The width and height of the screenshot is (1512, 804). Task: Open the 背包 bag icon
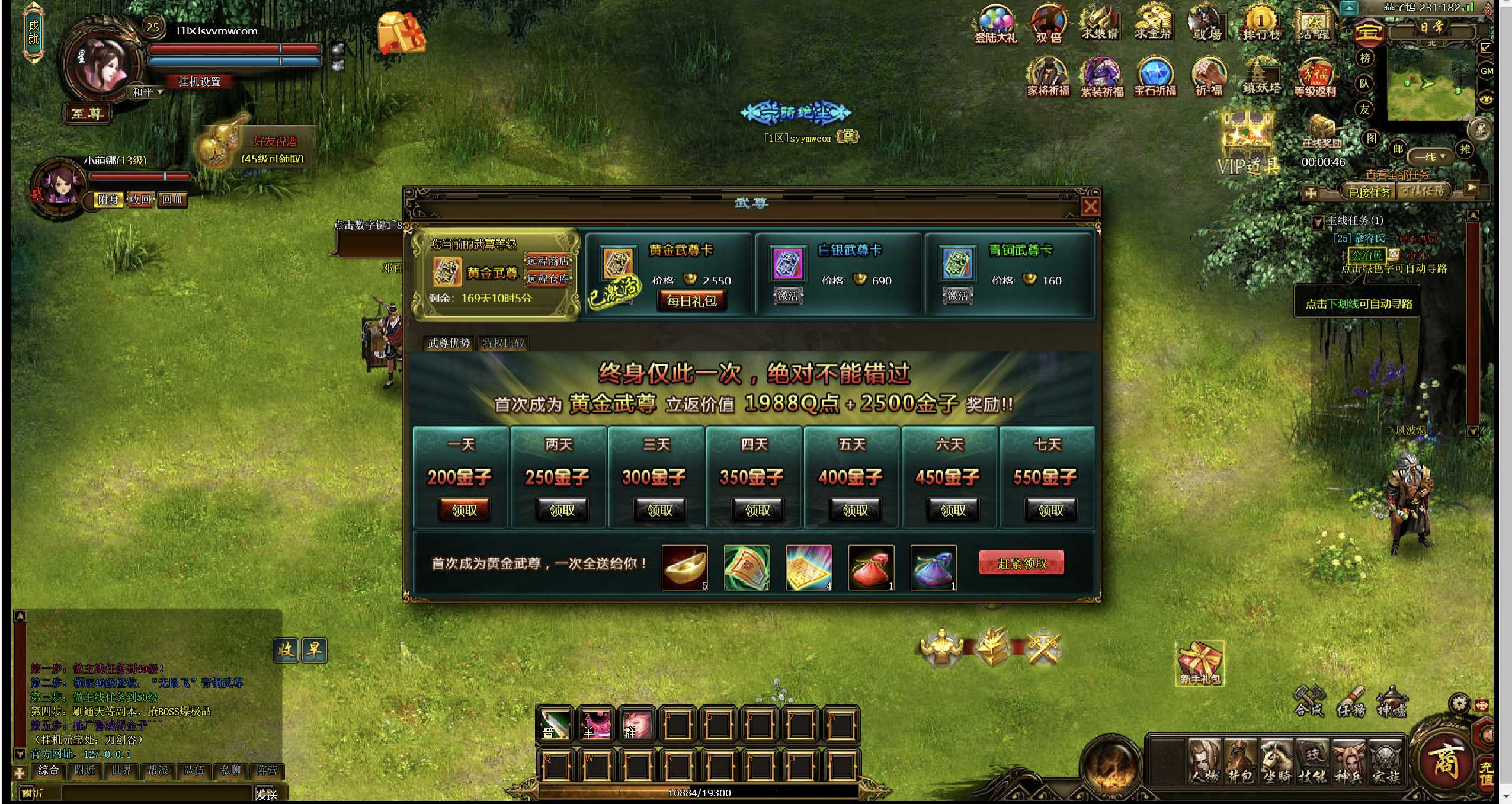[x=1240, y=762]
